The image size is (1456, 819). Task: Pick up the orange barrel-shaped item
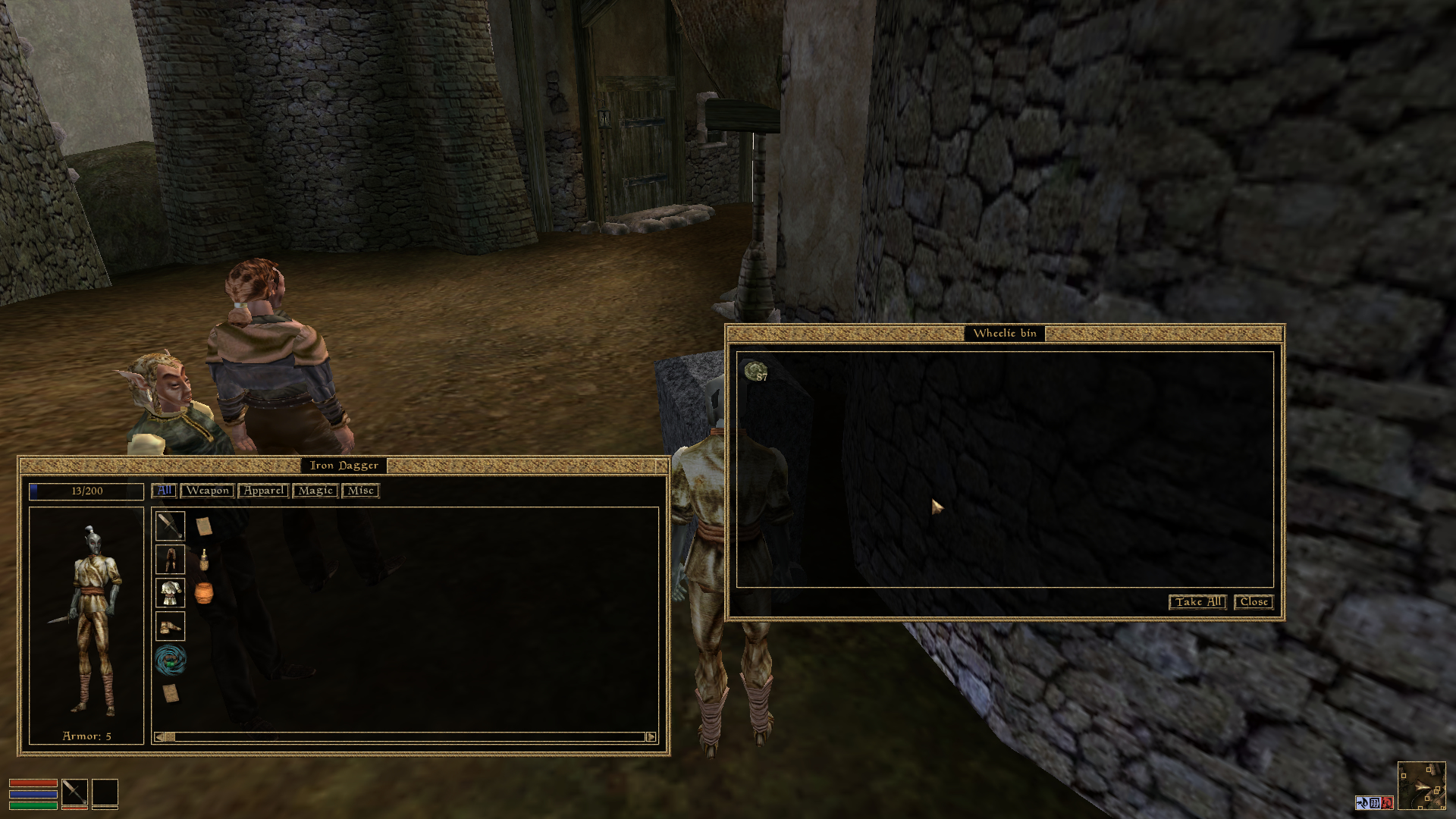(203, 593)
